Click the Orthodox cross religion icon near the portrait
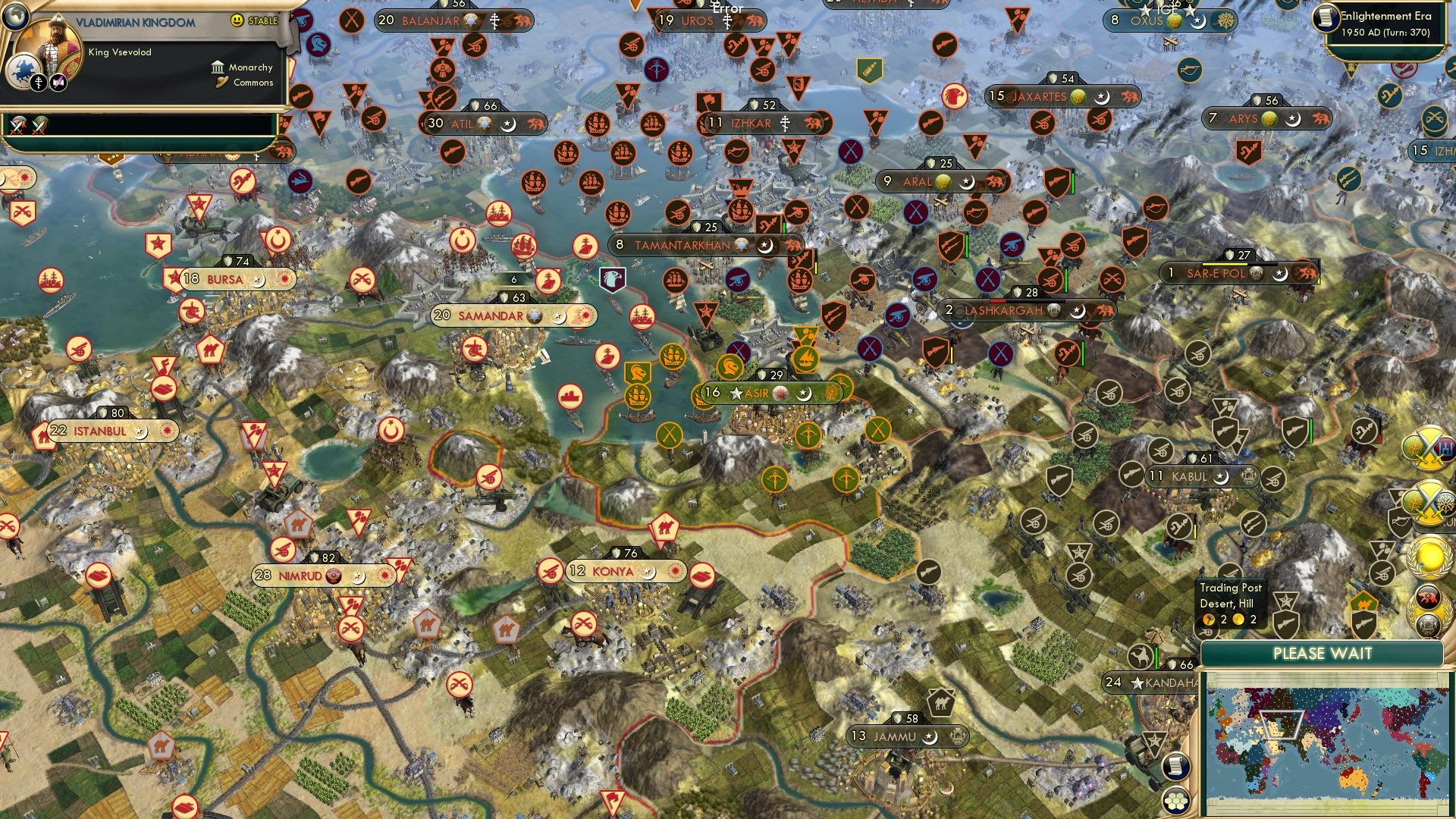Image resolution: width=1456 pixels, height=819 pixels. 39,83
